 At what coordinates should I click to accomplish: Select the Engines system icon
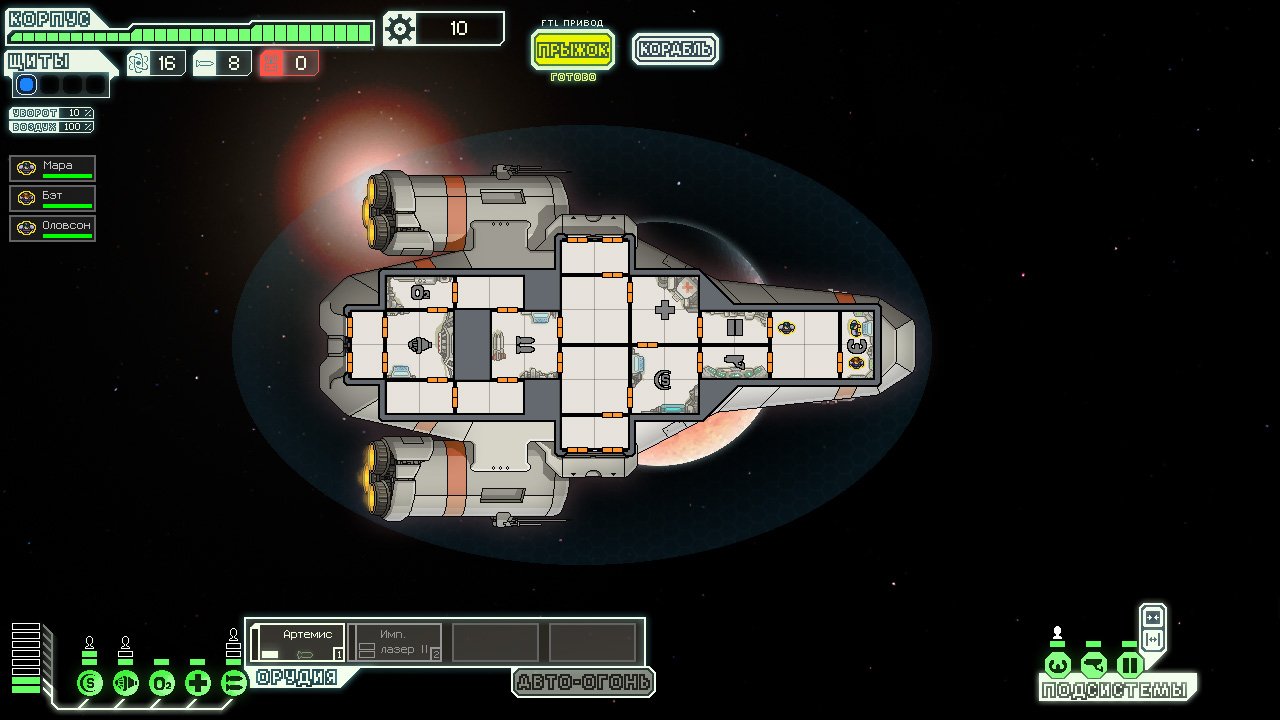tap(125, 682)
